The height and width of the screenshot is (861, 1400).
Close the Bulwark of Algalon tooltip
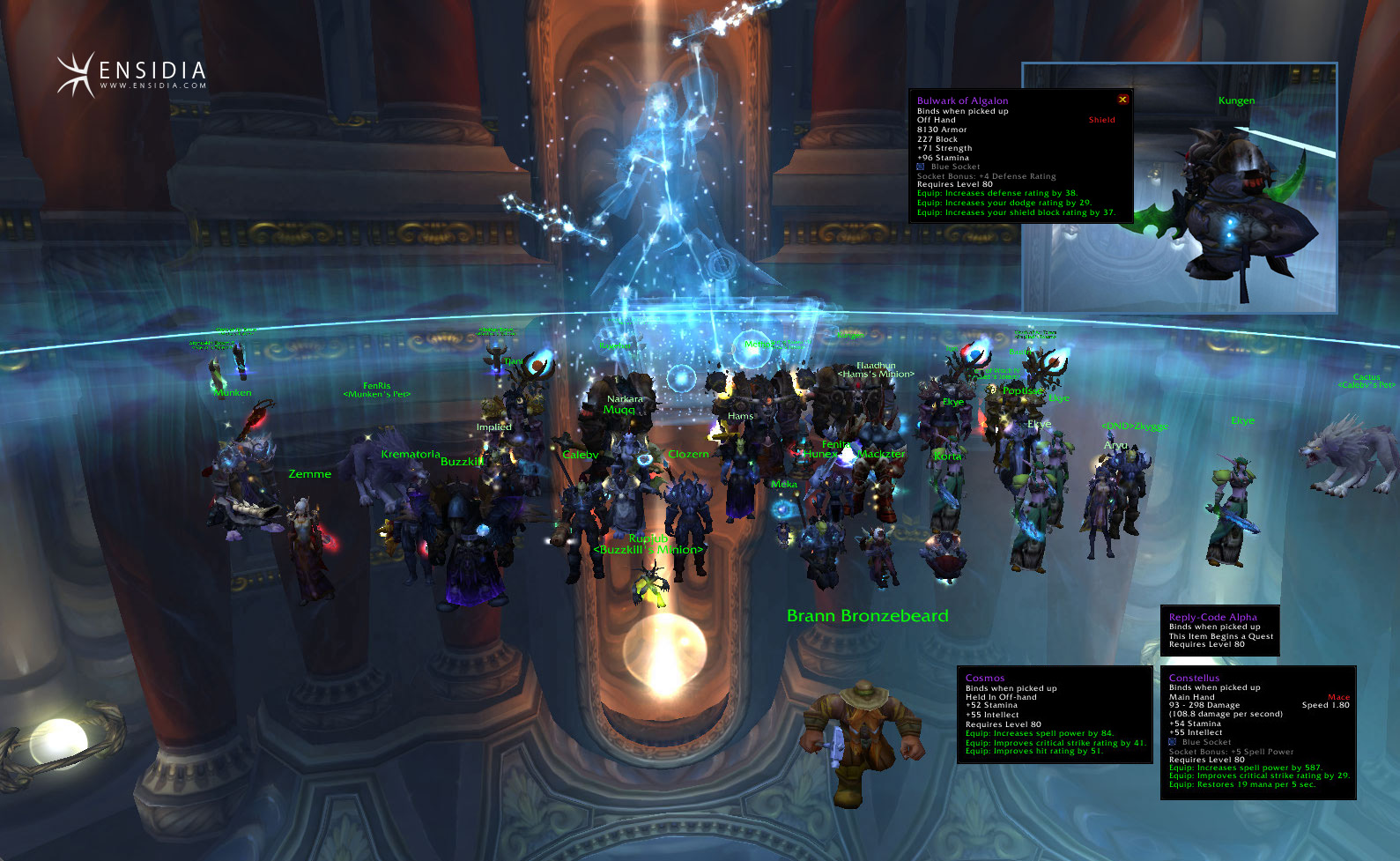tap(1122, 100)
